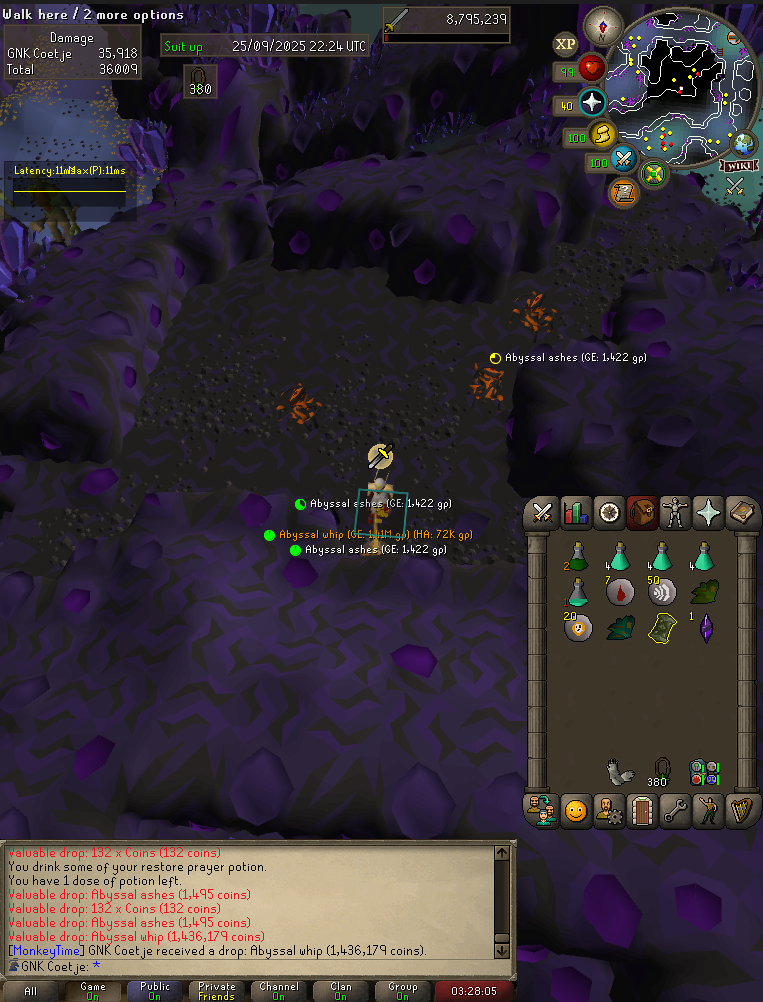
Task: Switch to the Skills tab
Action: coord(575,513)
